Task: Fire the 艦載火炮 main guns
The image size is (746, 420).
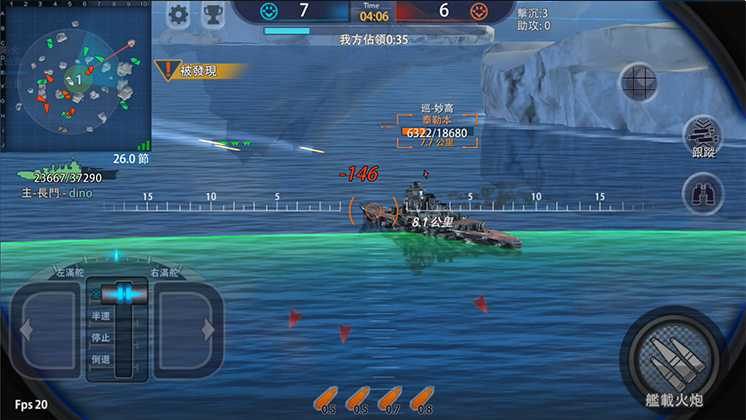Action: pos(676,355)
